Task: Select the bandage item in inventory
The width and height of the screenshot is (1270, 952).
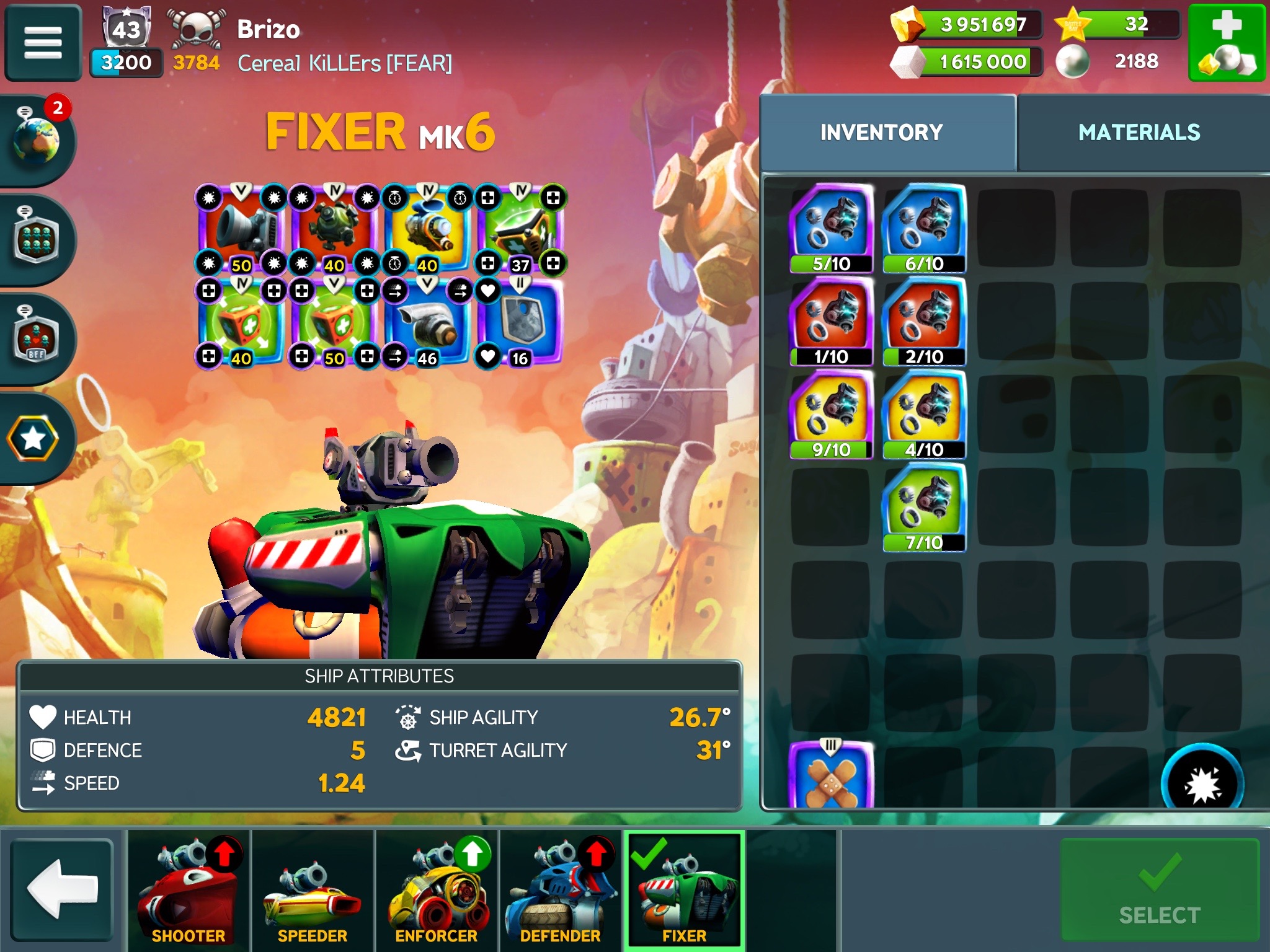Action: (x=831, y=776)
